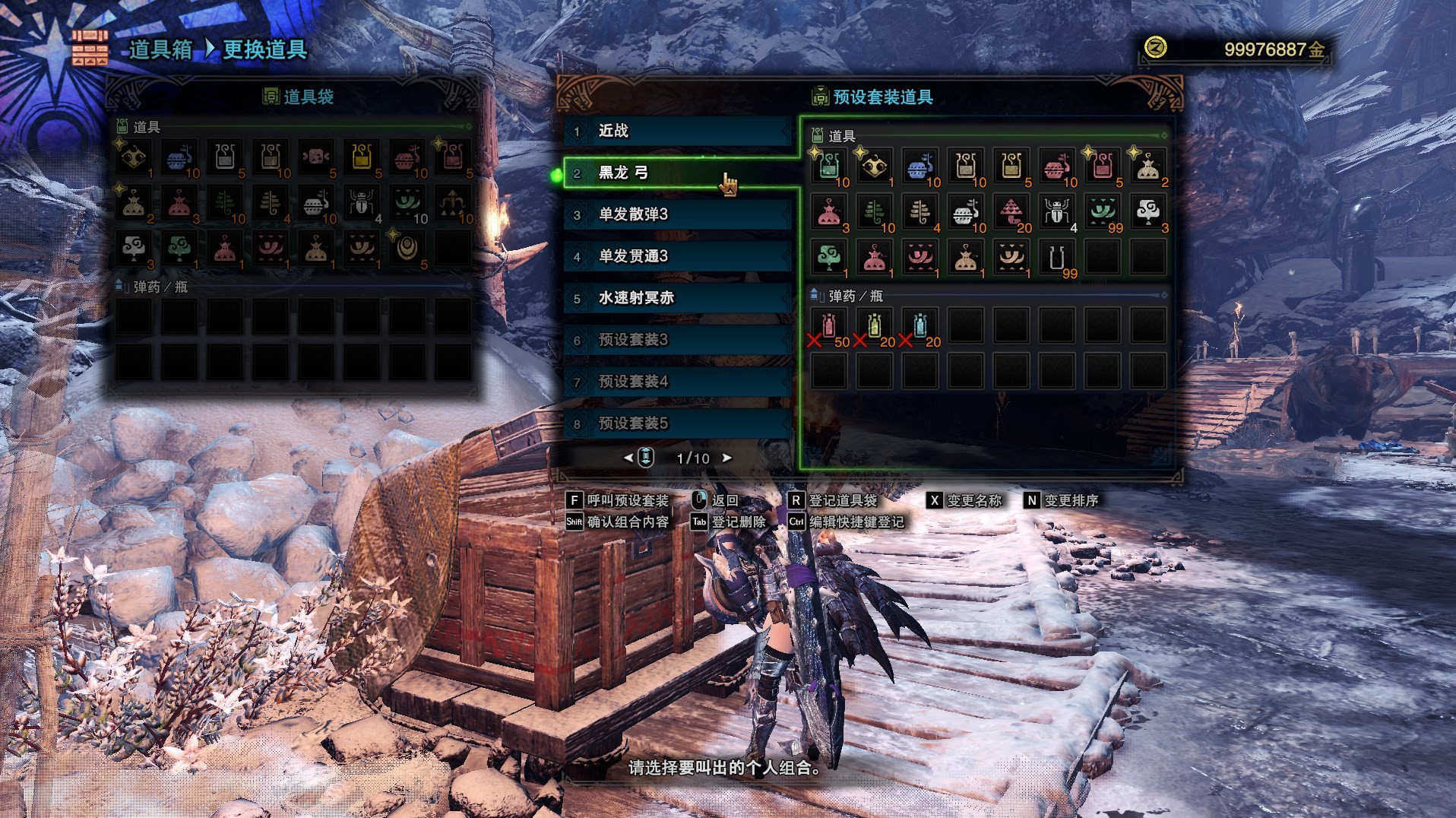Viewport: 1456px width, 818px height.
Task: Select the 预设套装3 loadout slot
Action: pos(676,340)
